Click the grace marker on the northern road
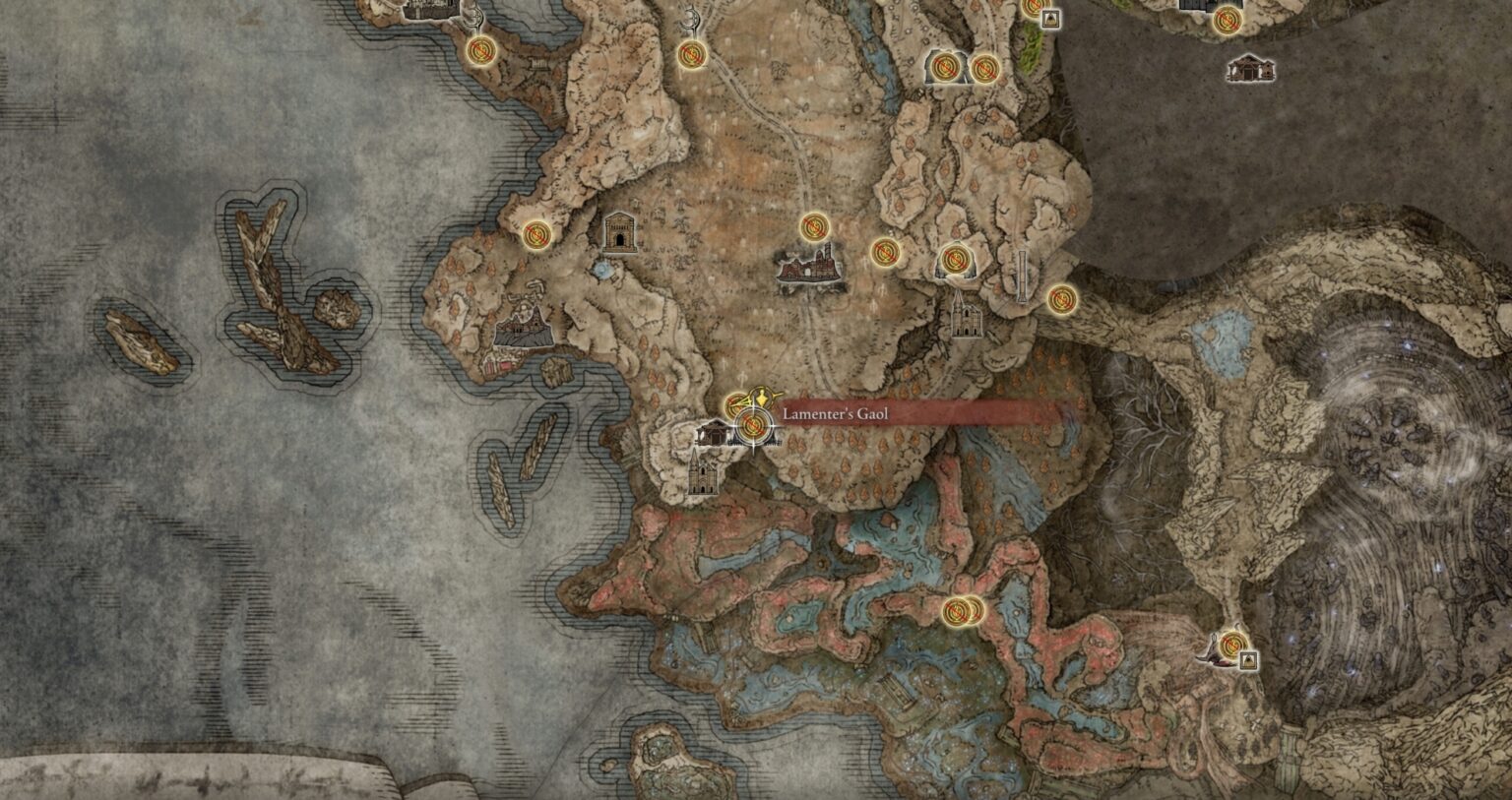This screenshot has width=1512, height=800. tap(694, 54)
